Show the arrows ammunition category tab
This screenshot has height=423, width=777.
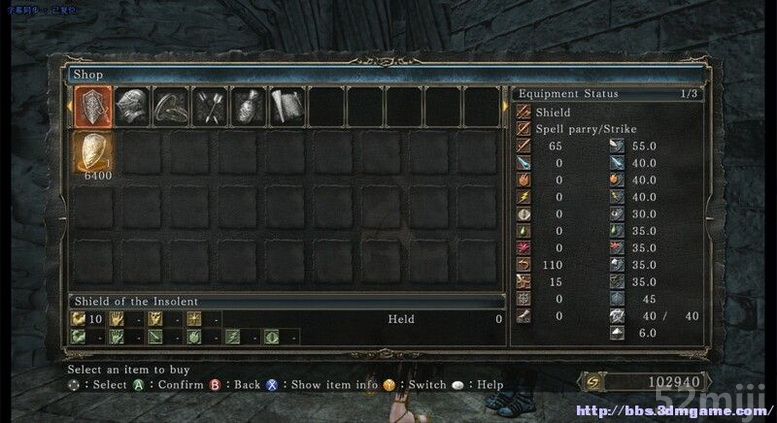click(x=210, y=106)
